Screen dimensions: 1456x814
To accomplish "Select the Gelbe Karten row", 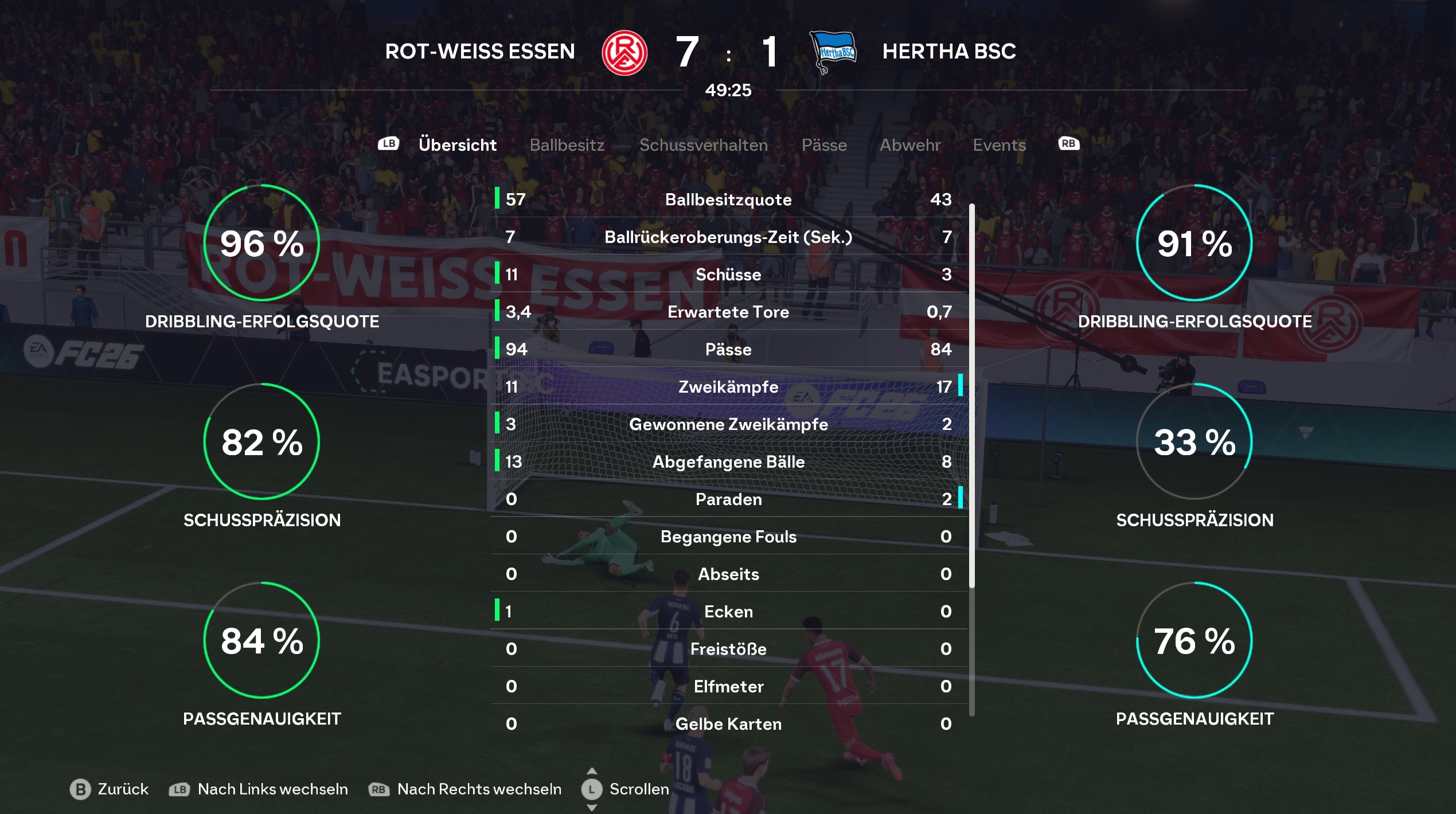I will click(x=728, y=724).
